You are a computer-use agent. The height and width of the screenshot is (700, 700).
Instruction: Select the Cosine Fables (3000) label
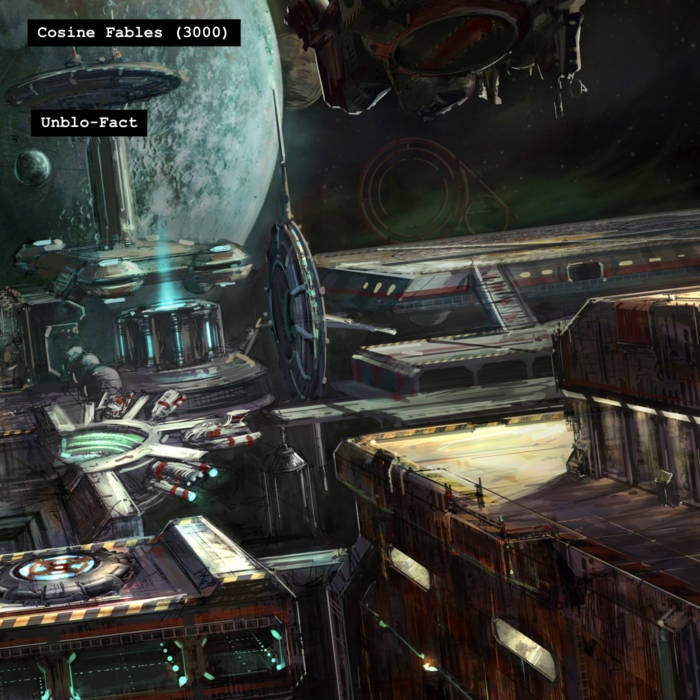(133, 33)
